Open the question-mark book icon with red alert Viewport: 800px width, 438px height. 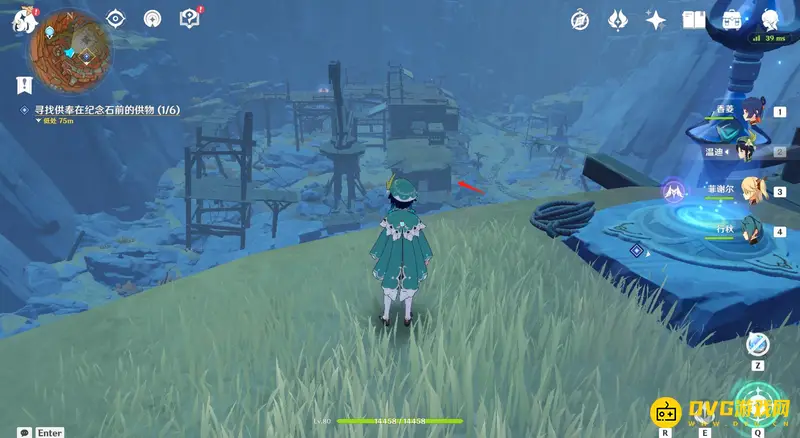(189, 18)
